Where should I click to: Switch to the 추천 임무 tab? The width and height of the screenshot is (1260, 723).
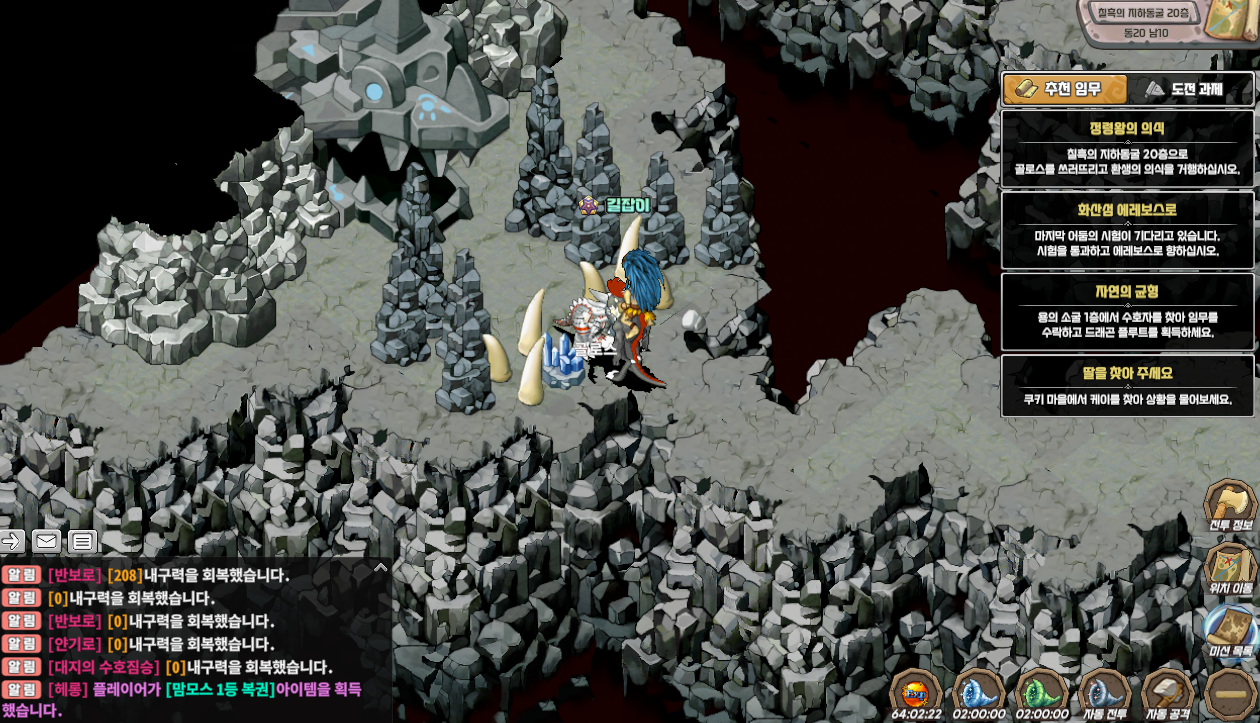[x=1065, y=89]
